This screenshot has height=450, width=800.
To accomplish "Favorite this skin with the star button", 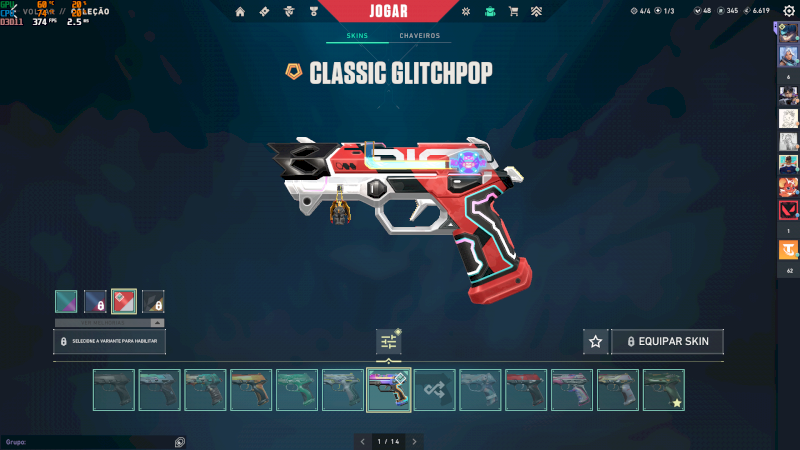I will 595,341.
